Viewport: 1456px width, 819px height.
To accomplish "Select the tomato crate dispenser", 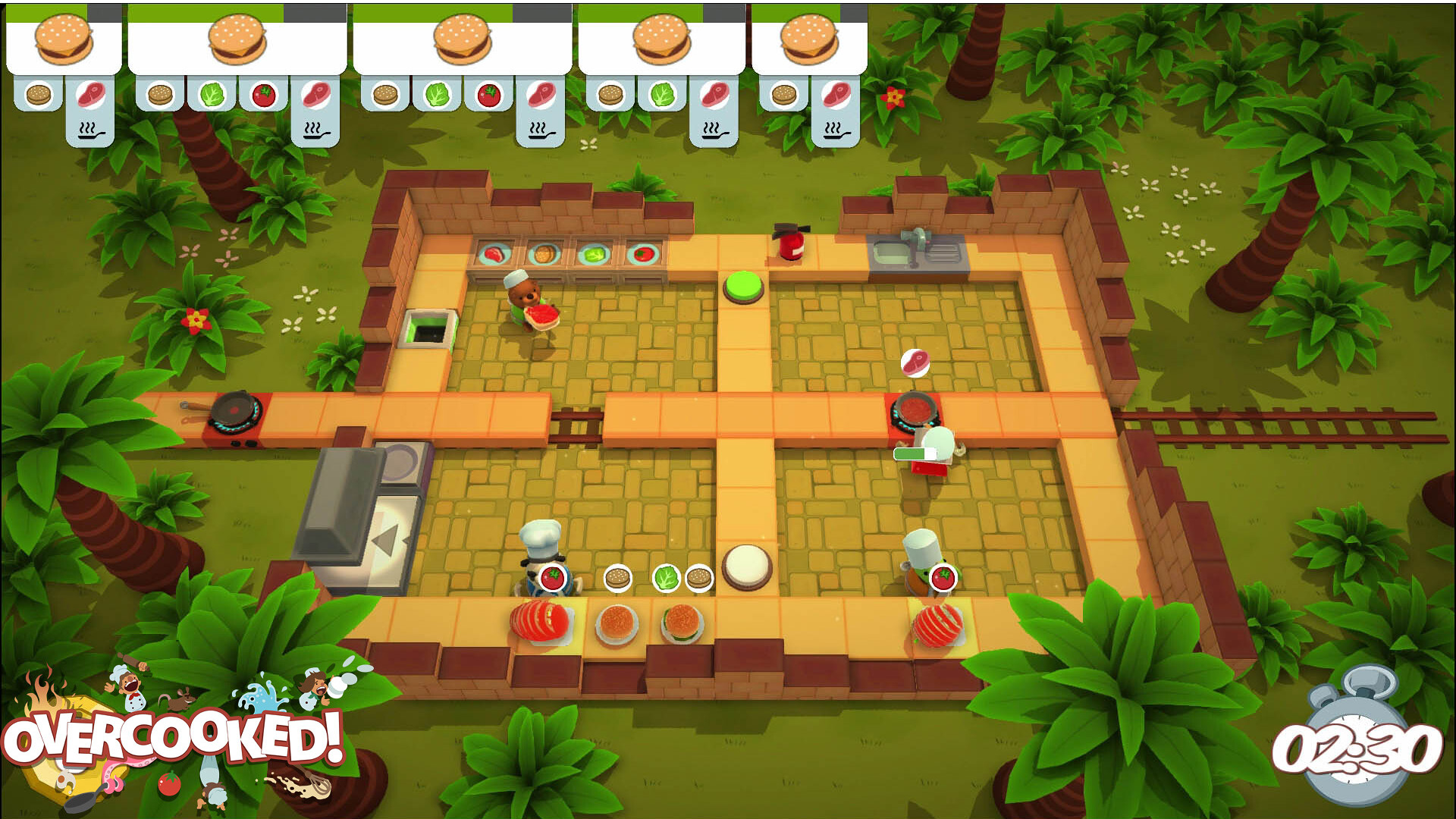I will pos(645,253).
